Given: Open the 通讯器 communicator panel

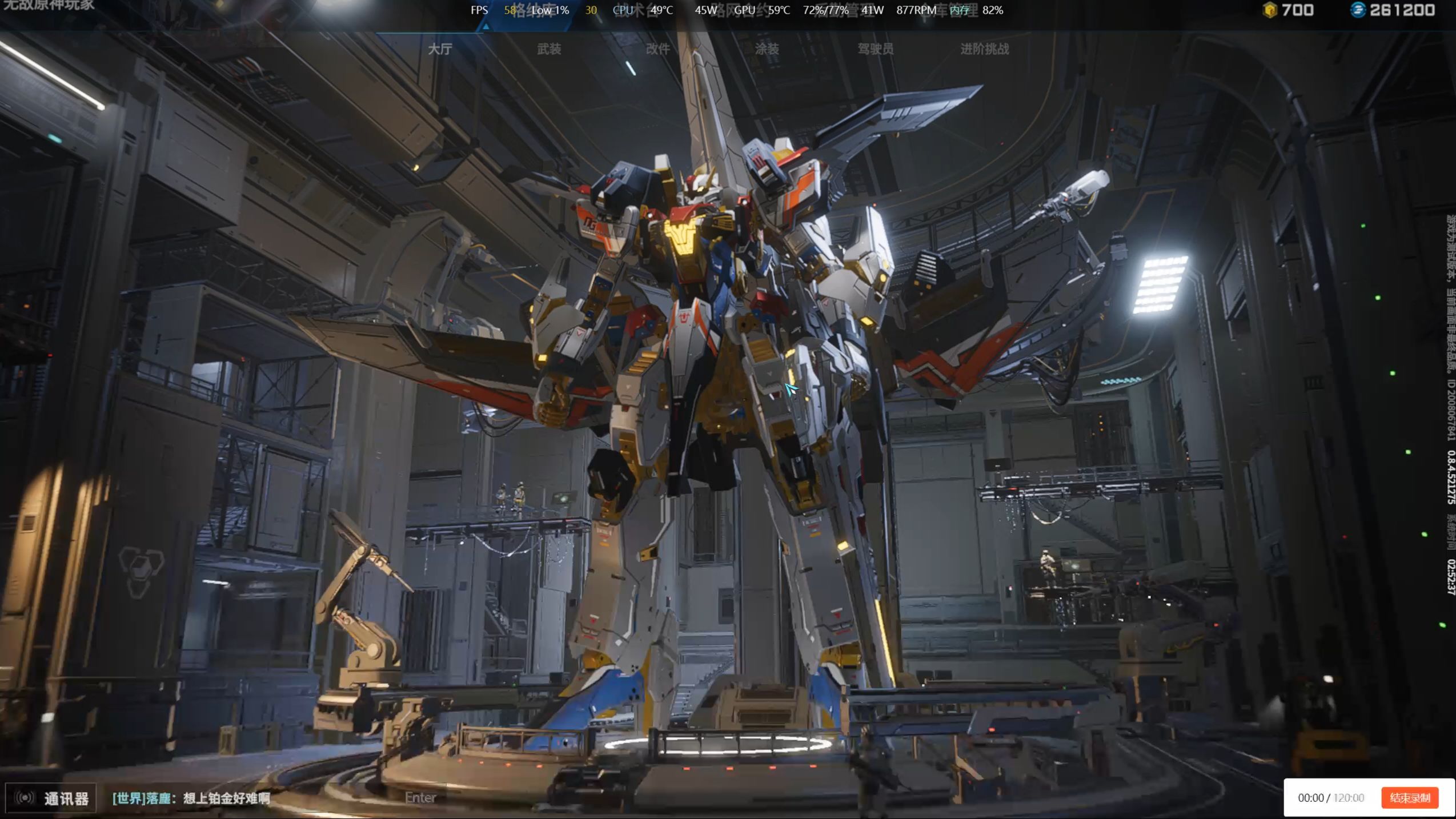Looking at the screenshot, I should point(51,798).
